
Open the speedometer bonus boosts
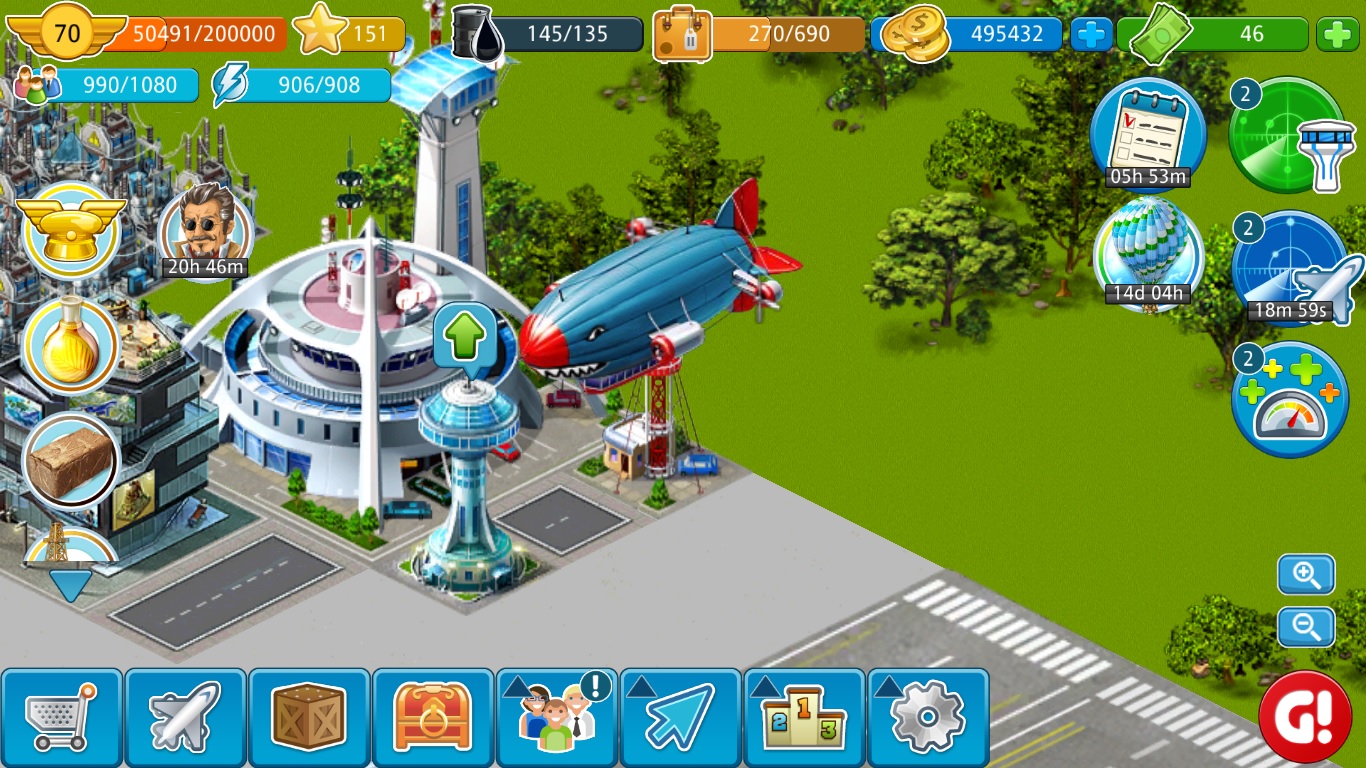[x=1291, y=400]
